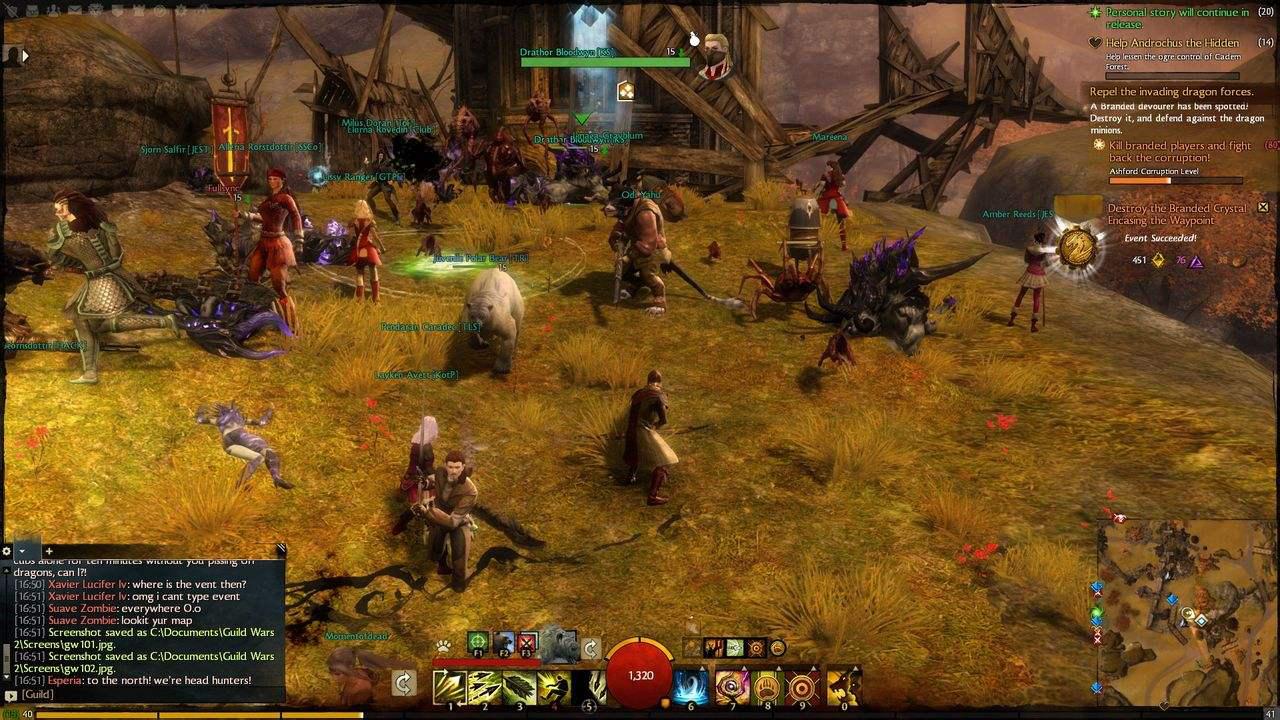Use the wolf elite skill 0
1280x720 pixels.
(x=845, y=685)
